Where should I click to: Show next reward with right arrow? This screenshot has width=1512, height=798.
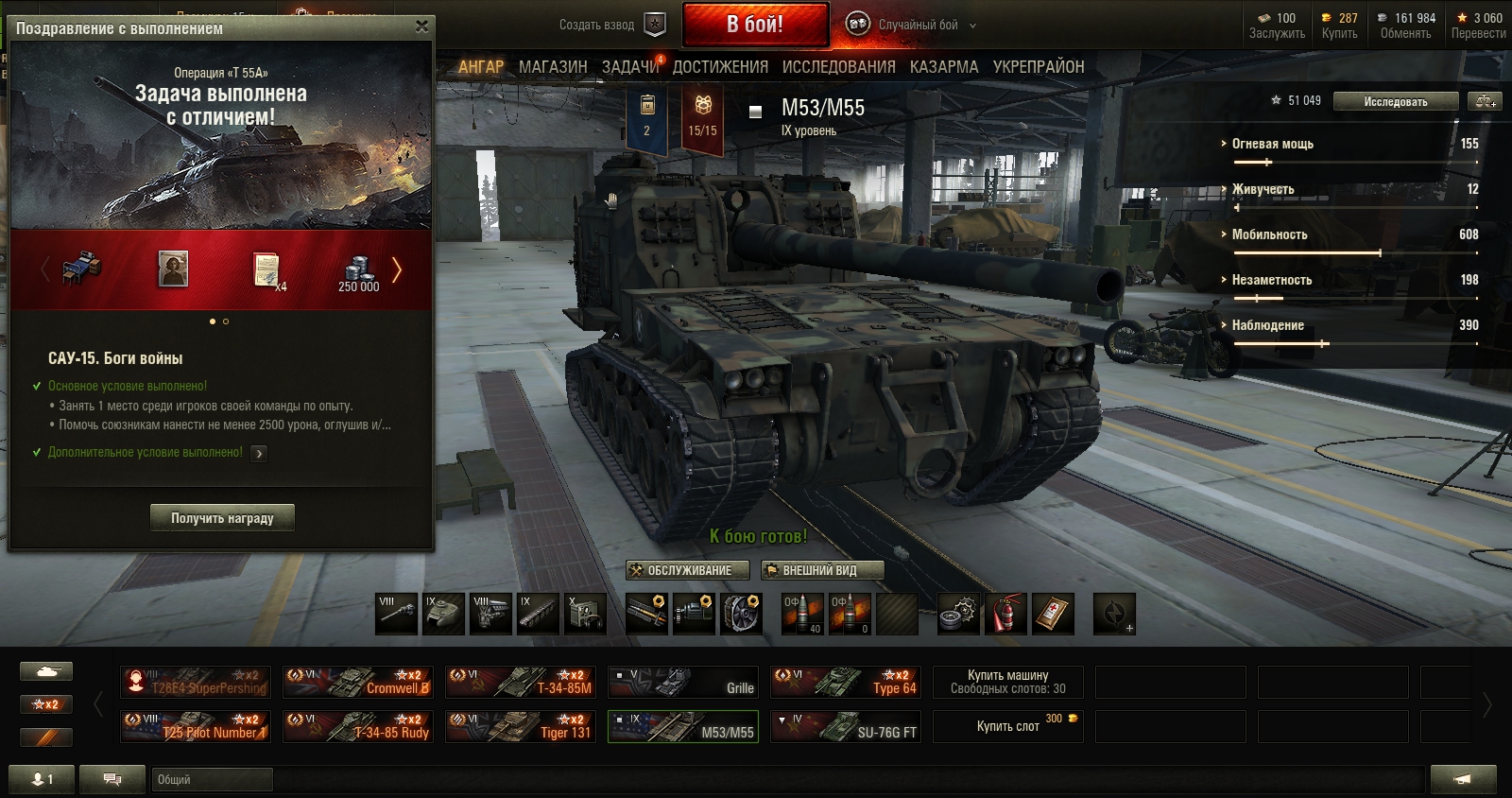pos(397,270)
